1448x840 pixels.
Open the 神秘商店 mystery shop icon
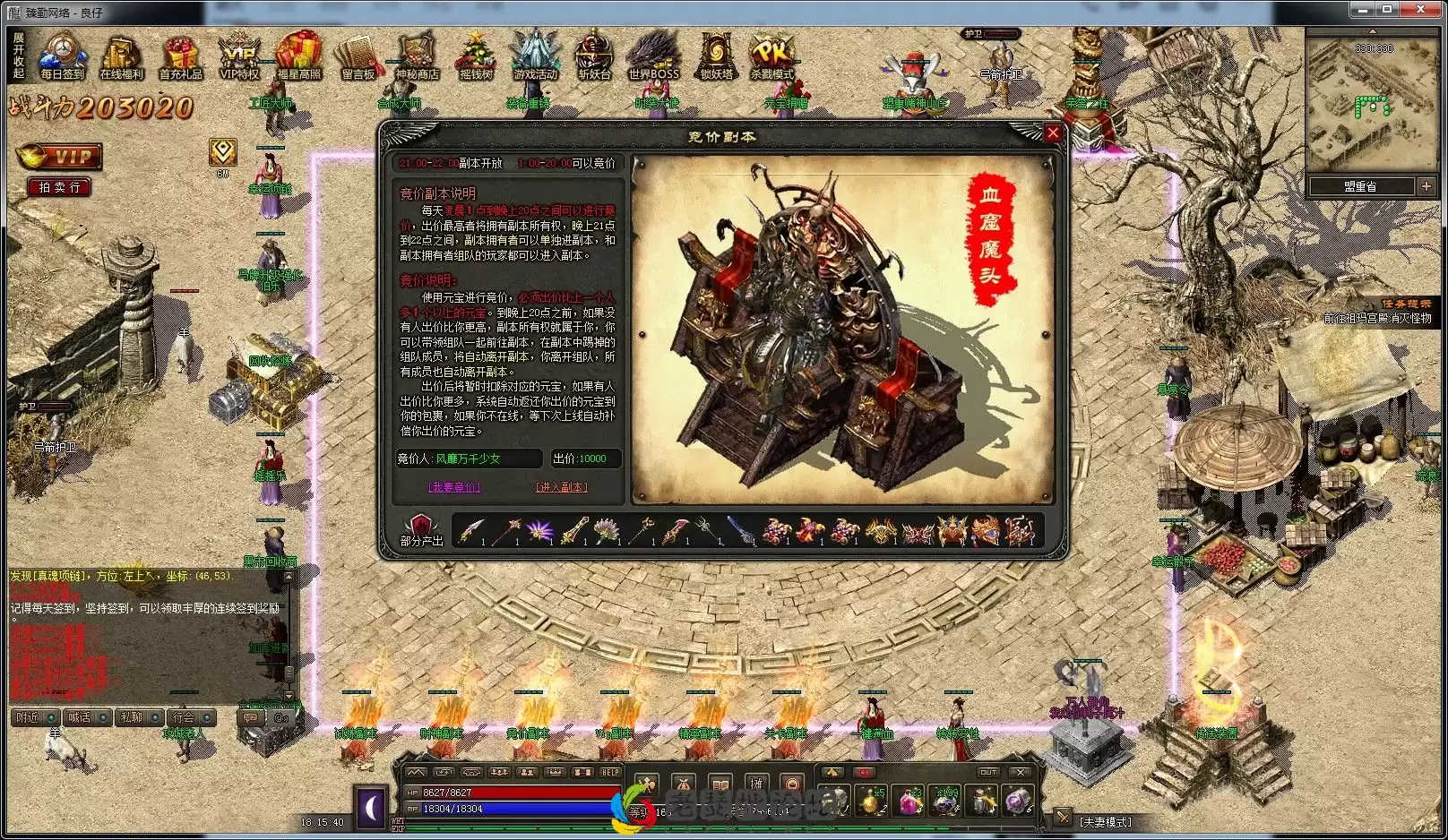point(415,54)
